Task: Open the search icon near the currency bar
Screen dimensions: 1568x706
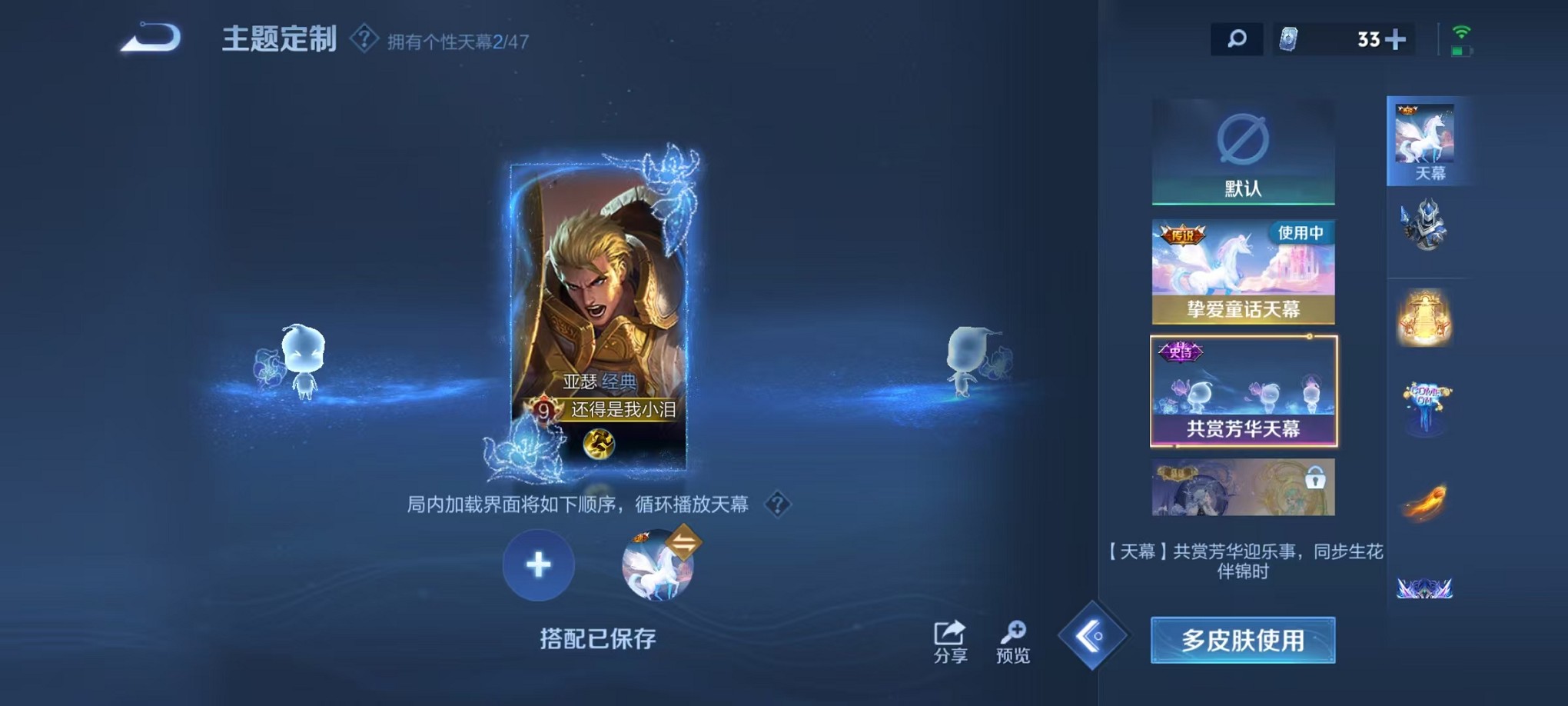Action: tap(1236, 37)
